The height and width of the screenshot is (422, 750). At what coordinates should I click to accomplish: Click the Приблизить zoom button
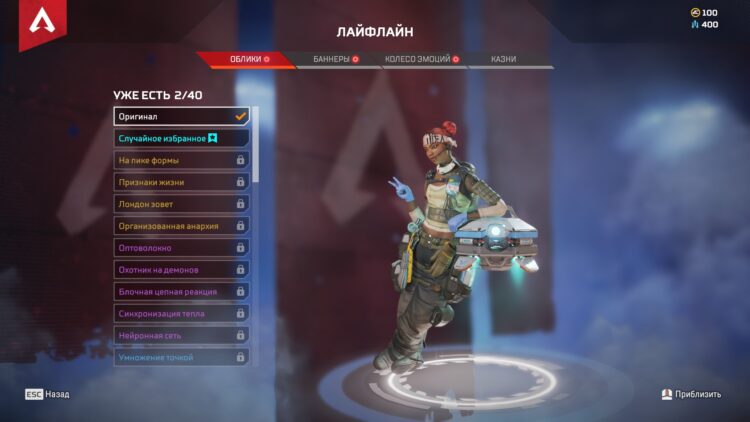point(691,395)
